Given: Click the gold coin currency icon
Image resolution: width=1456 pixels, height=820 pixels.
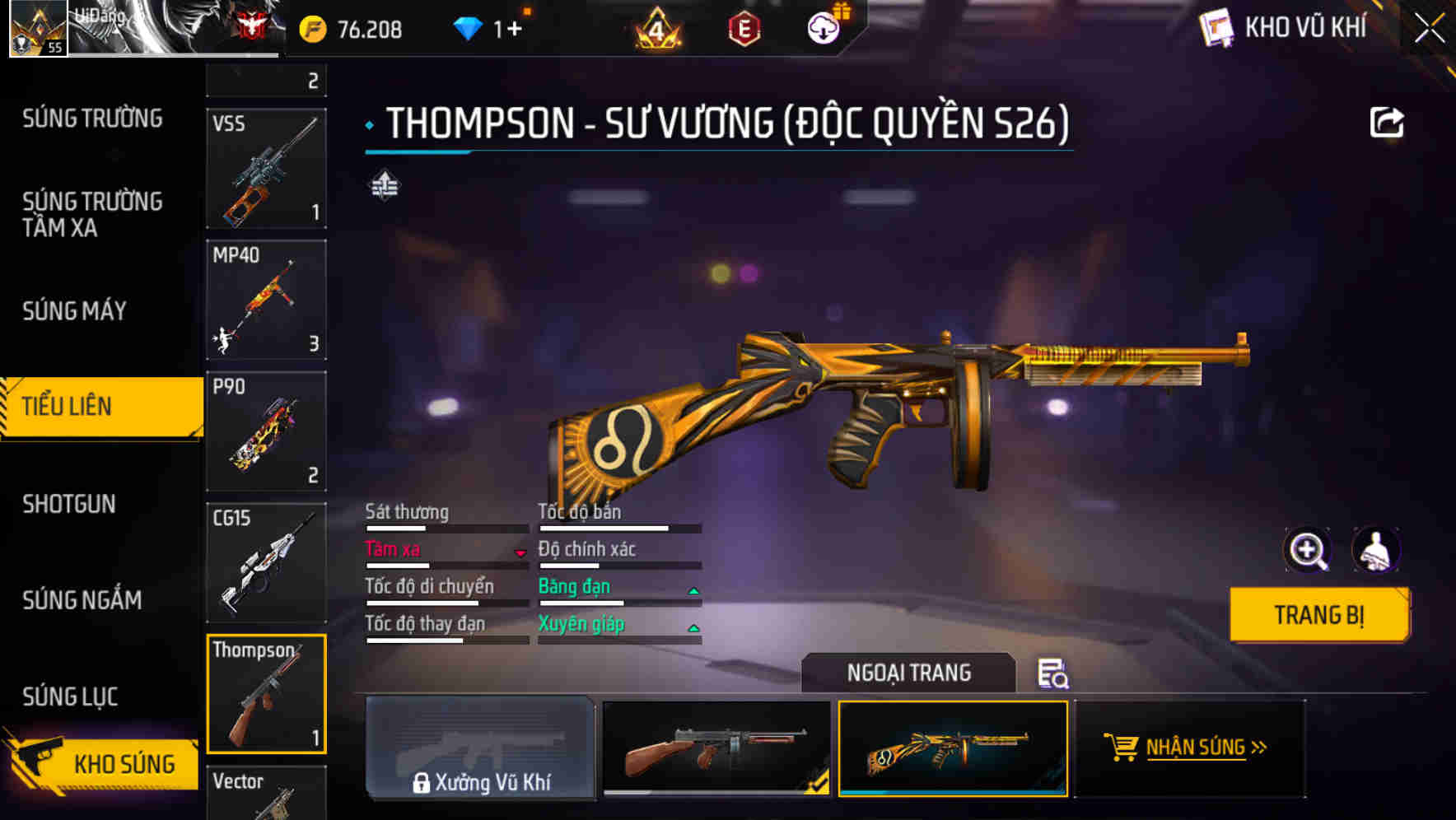Looking at the screenshot, I should (311, 27).
